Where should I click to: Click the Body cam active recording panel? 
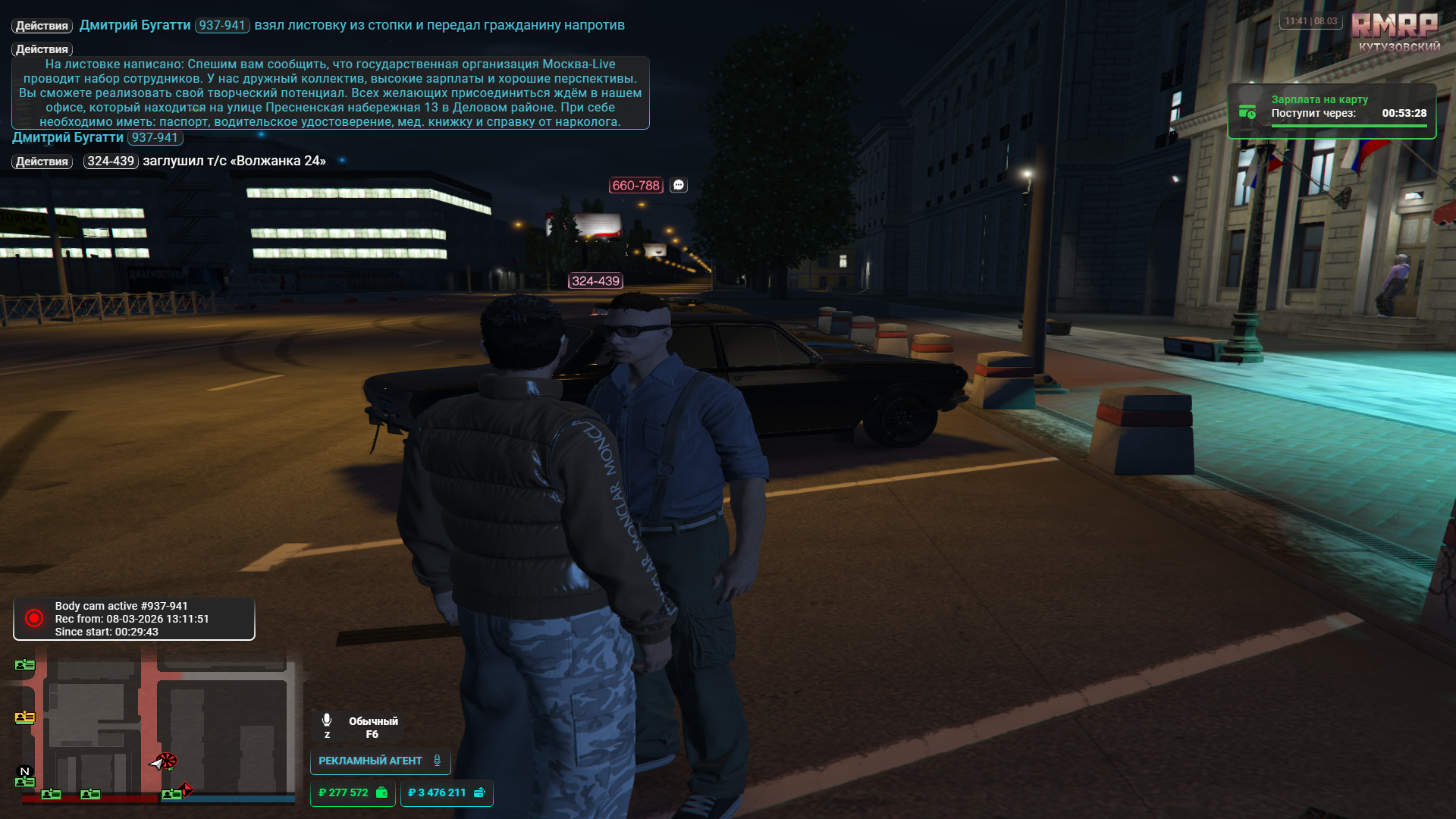point(134,619)
